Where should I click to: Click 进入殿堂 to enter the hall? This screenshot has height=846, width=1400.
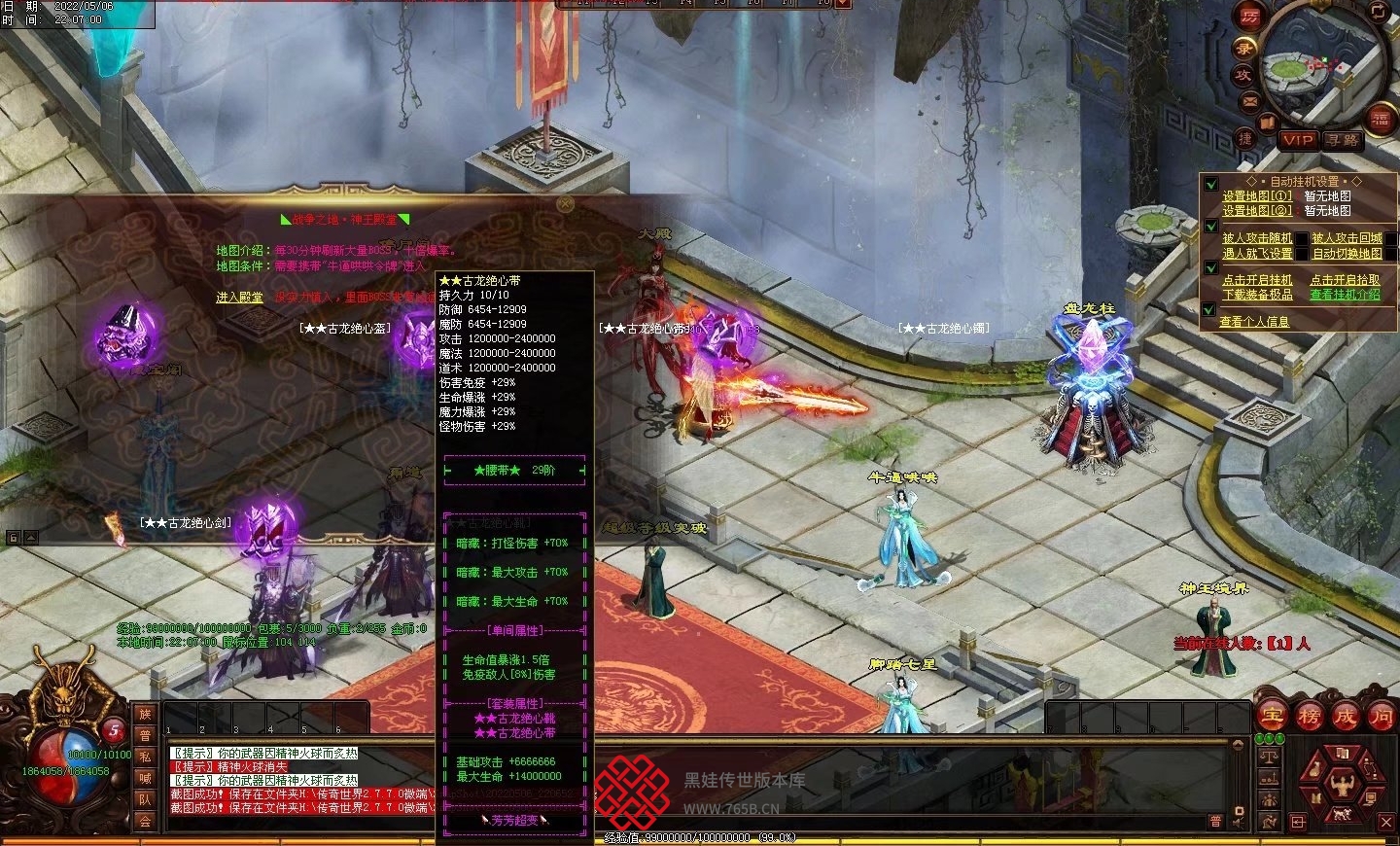click(239, 298)
